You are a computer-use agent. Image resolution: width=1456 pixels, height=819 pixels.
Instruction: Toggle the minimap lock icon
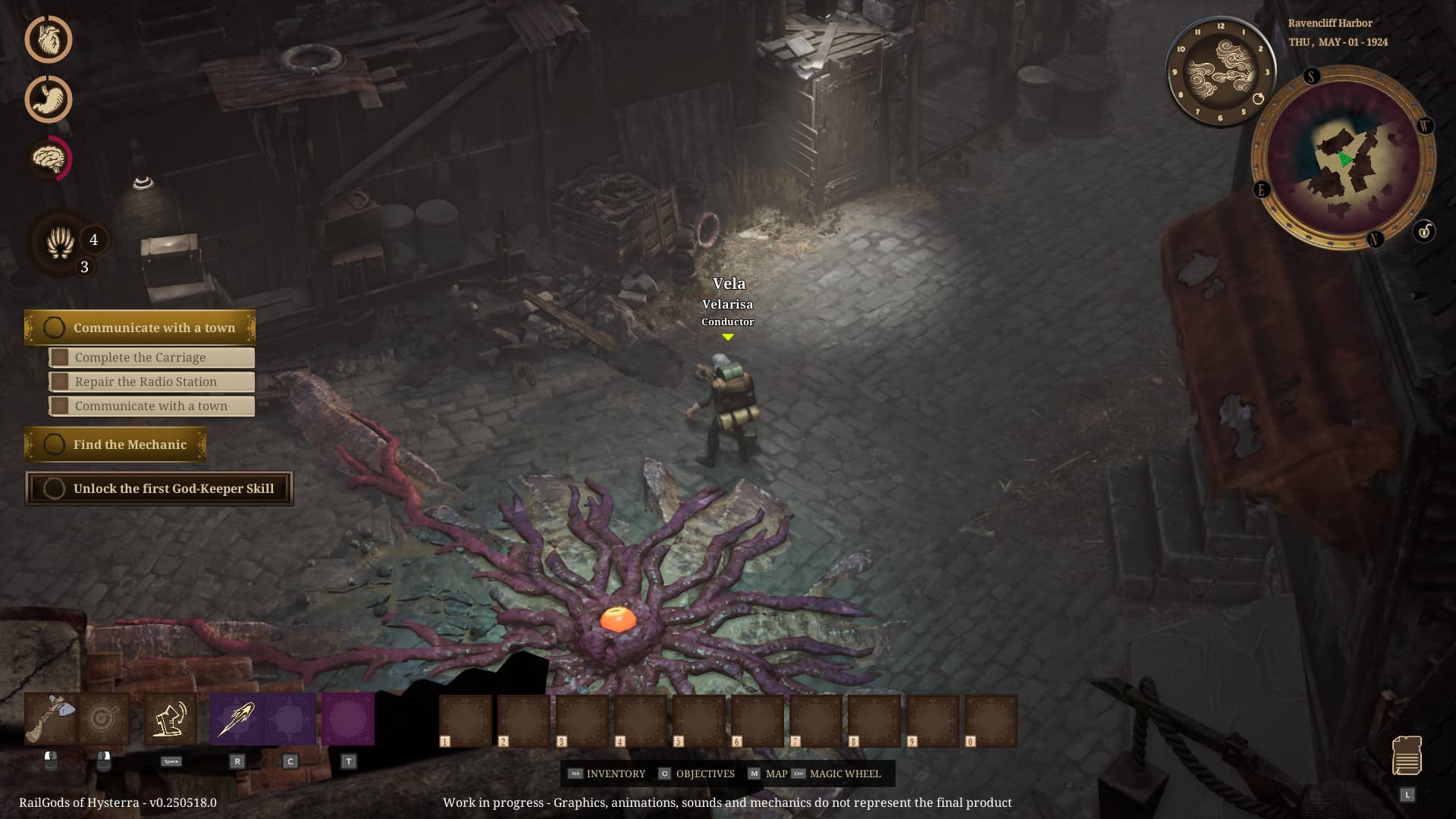tap(1424, 231)
